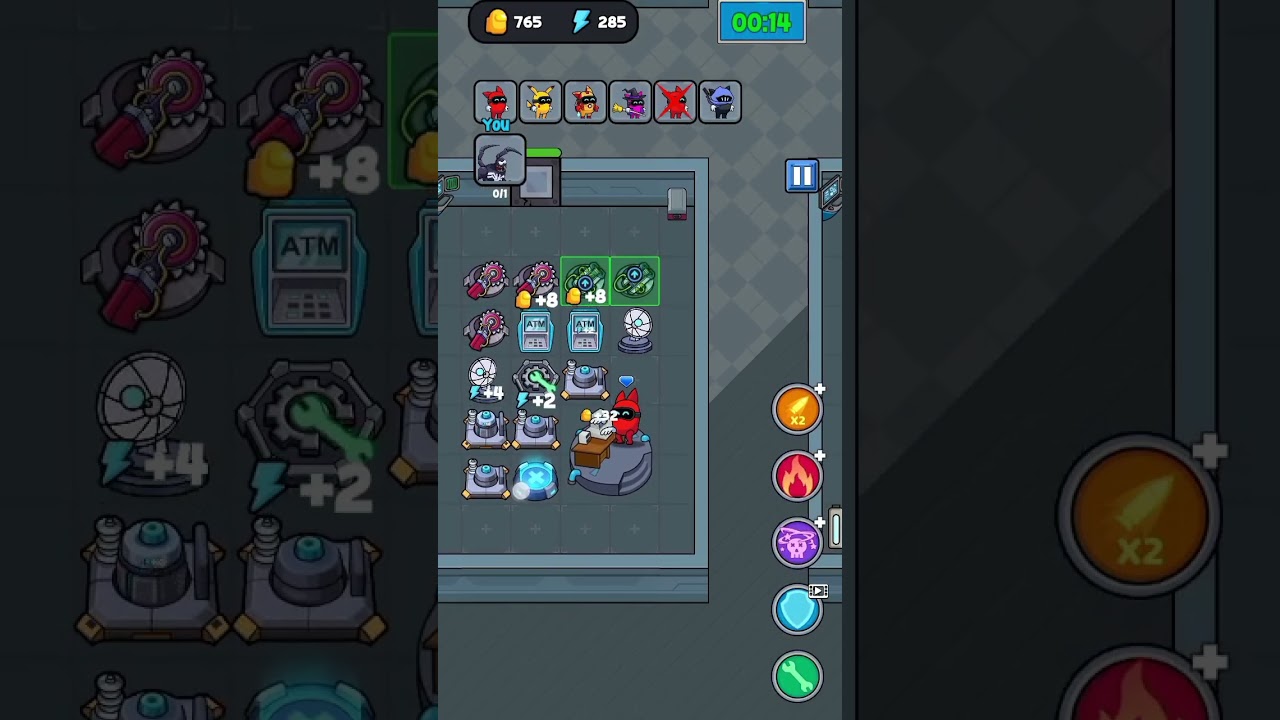Use the red flame ability

point(797,477)
